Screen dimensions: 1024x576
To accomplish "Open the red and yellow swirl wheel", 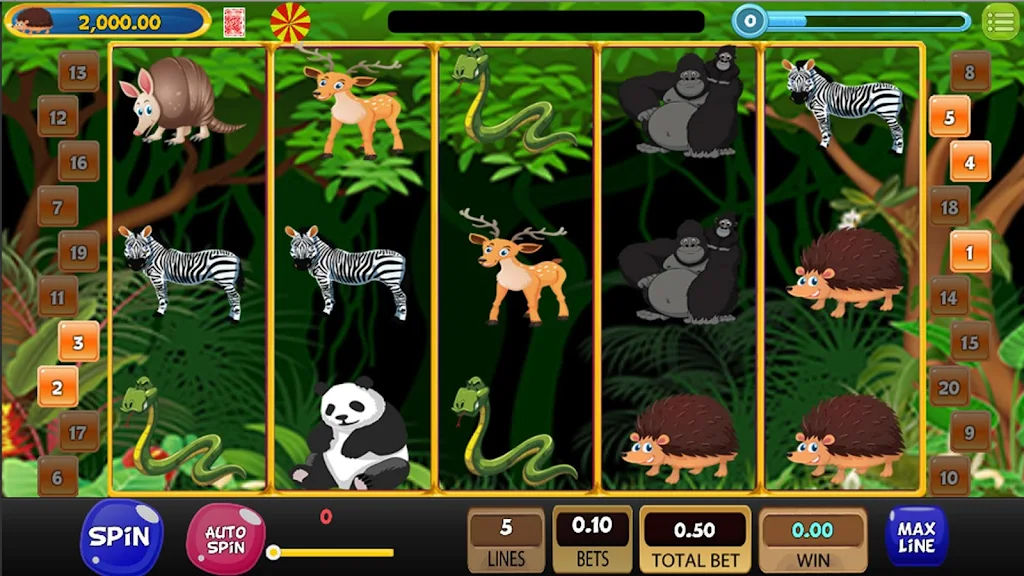I will tap(290, 22).
